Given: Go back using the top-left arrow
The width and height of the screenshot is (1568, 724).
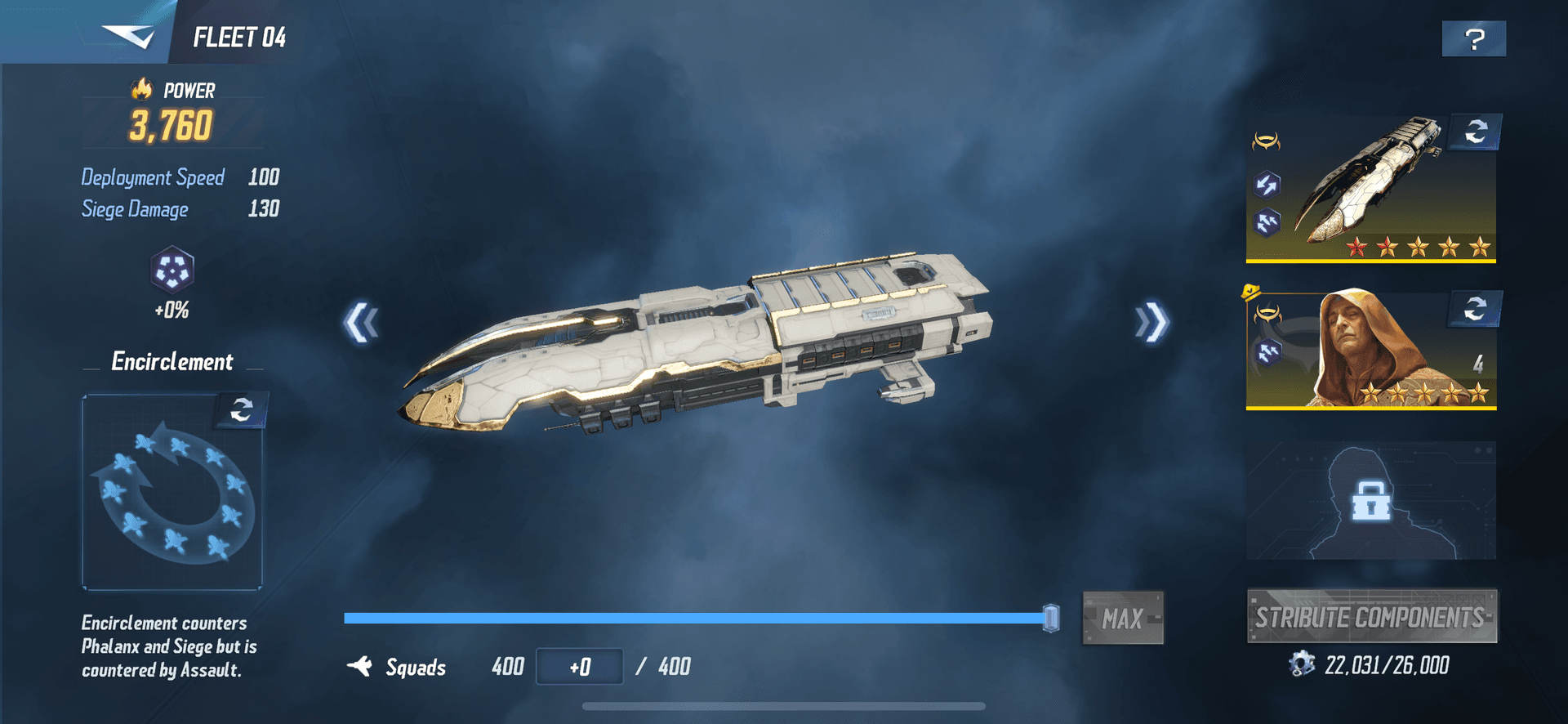Looking at the screenshot, I should (x=128, y=36).
